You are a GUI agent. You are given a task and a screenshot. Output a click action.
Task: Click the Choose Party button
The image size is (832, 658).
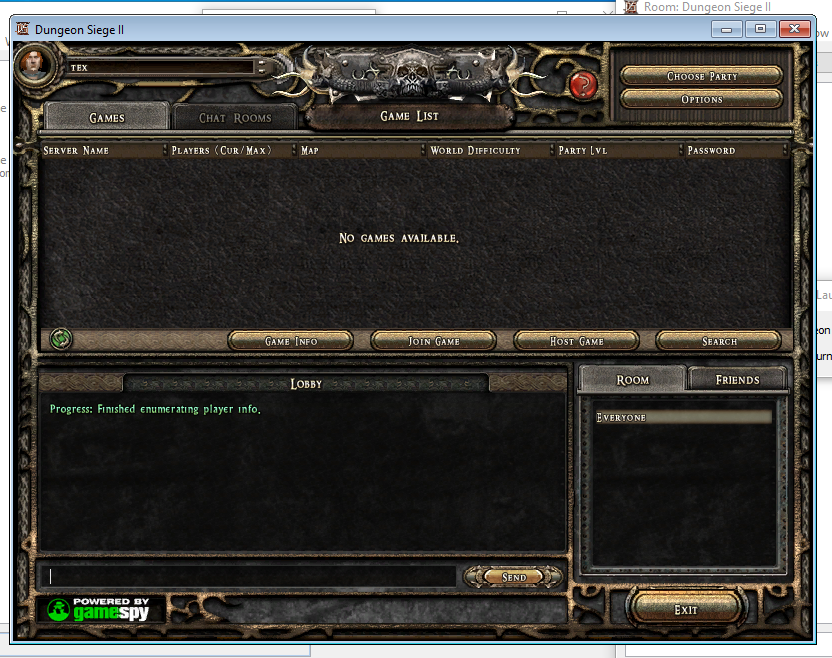point(701,77)
